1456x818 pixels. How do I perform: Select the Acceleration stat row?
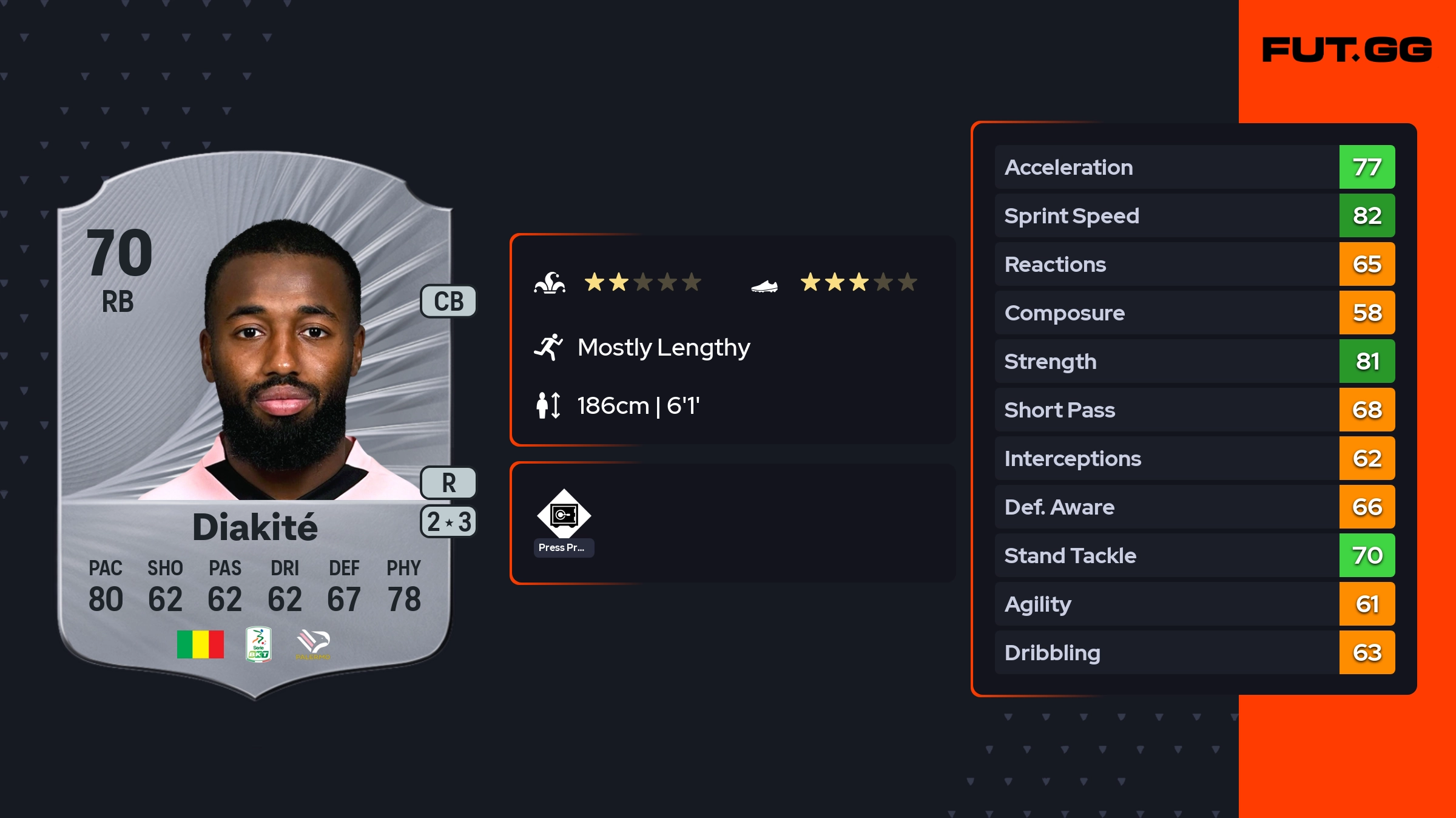pos(1194,167)
